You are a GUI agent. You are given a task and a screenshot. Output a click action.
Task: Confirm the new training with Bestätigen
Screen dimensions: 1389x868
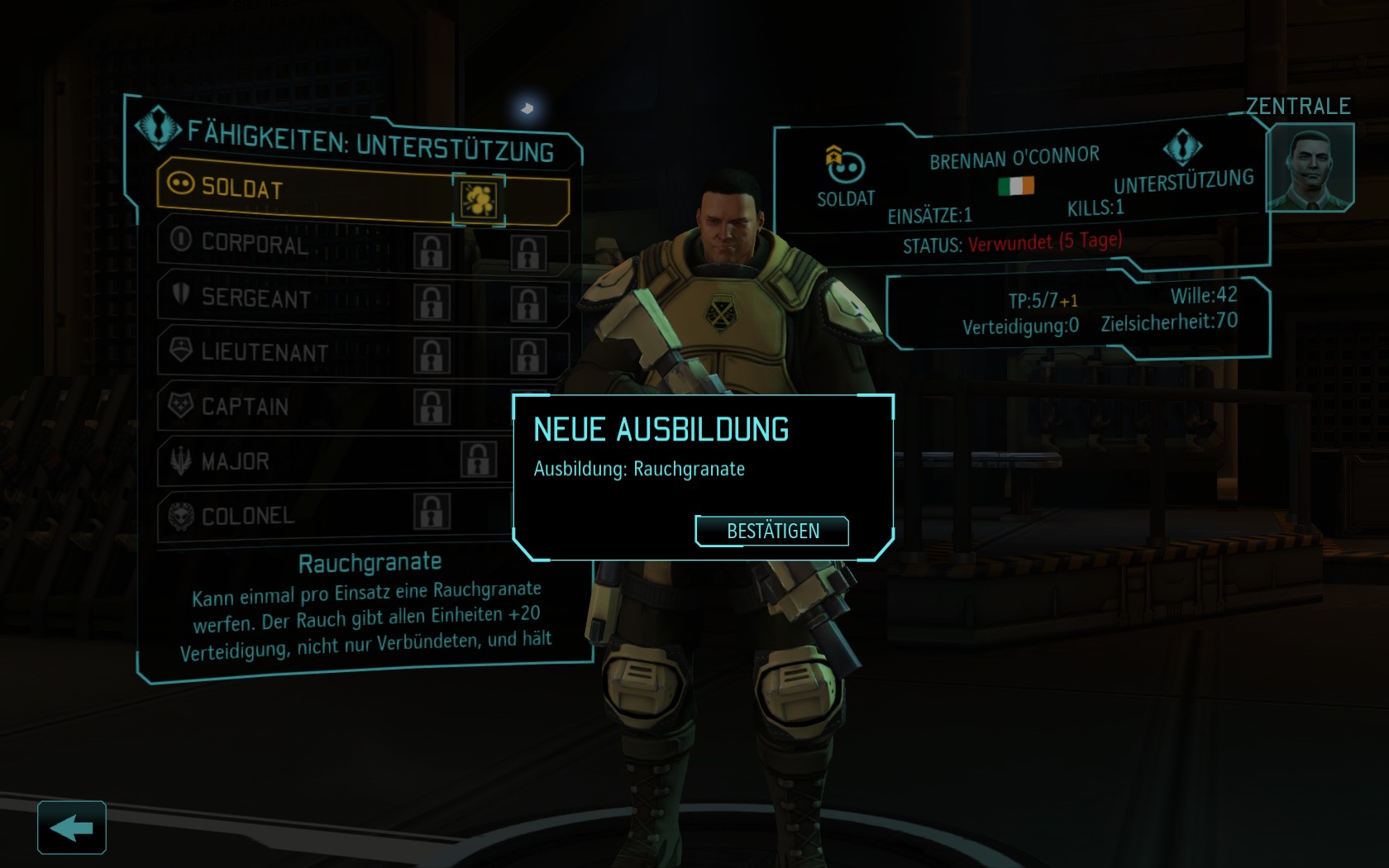point(772,531)
